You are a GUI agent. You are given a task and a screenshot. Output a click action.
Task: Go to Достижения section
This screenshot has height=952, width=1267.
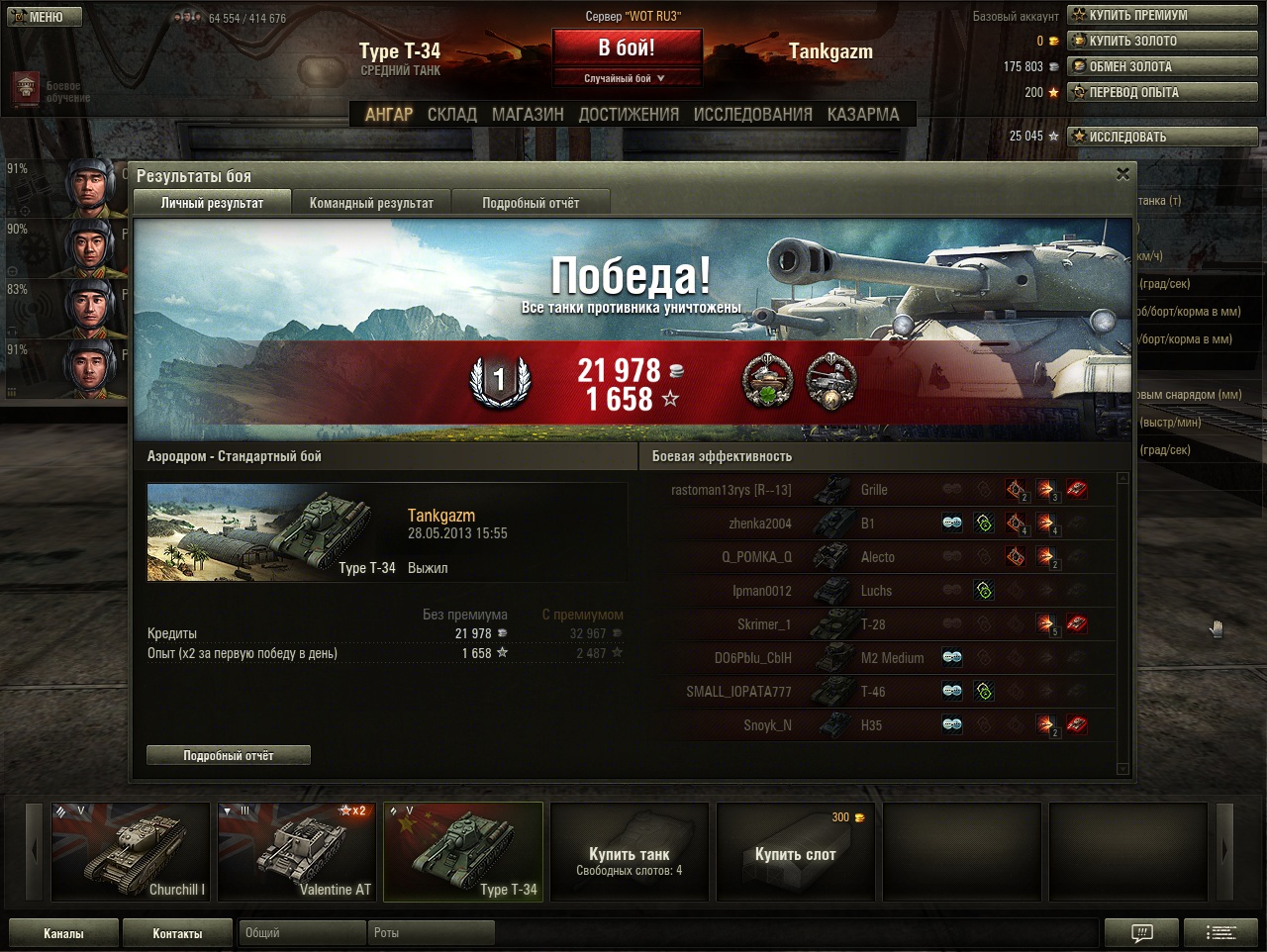point(629,115)
